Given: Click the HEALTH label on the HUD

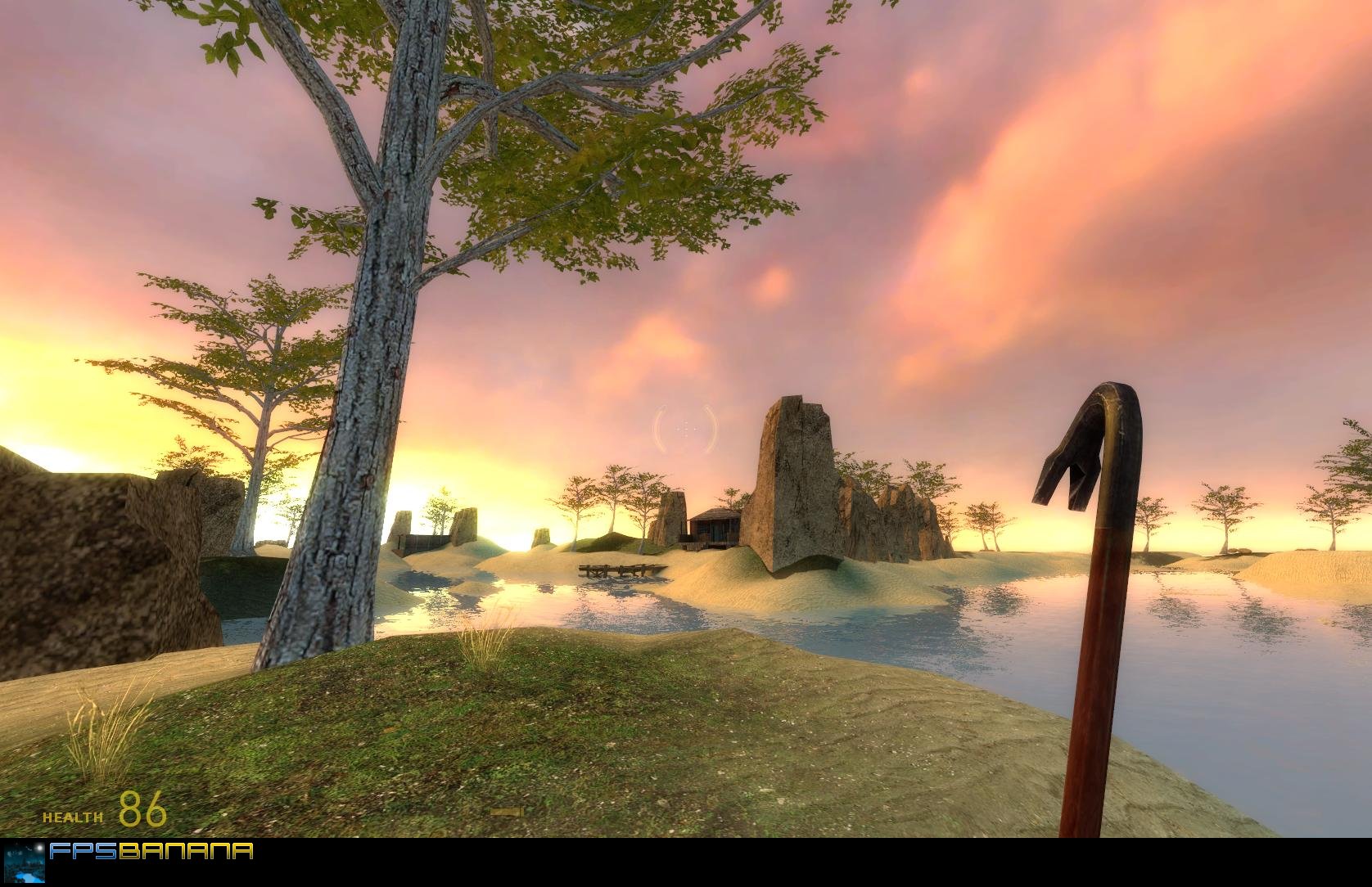Looking at the screenshot, I should 72,817.
